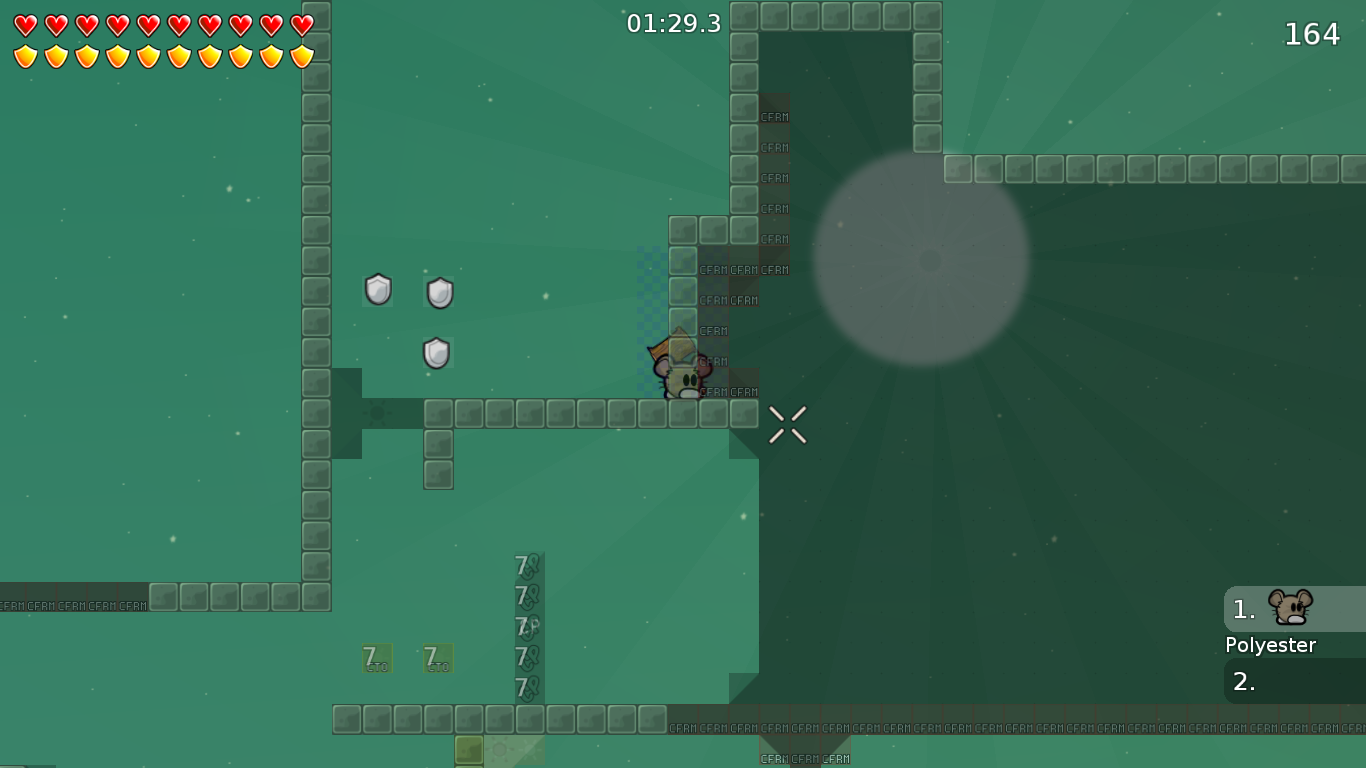This screenshot has height=768, width=1366.
Task: Click the Polyester player name label
Action: coord(1270,645)
